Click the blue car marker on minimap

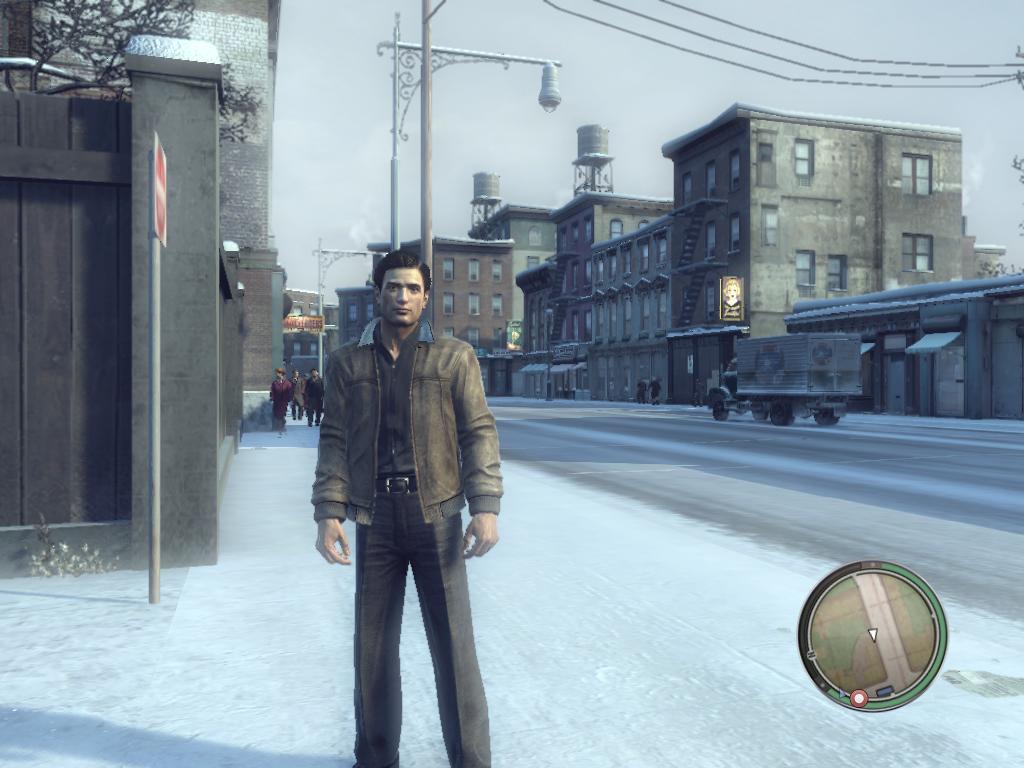pos(883,691)
